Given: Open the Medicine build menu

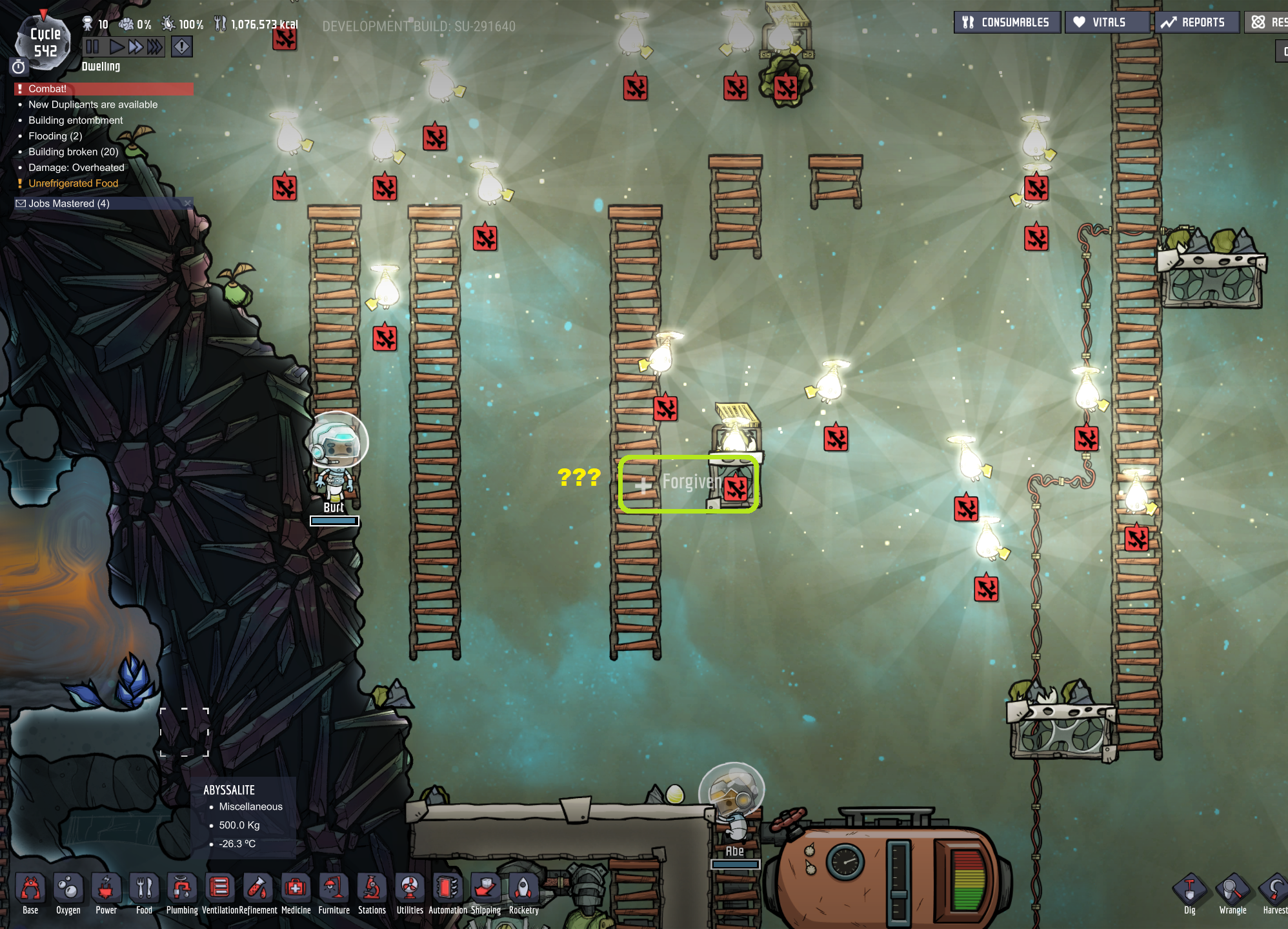Looking at the screenshot, I should (296, 894).
